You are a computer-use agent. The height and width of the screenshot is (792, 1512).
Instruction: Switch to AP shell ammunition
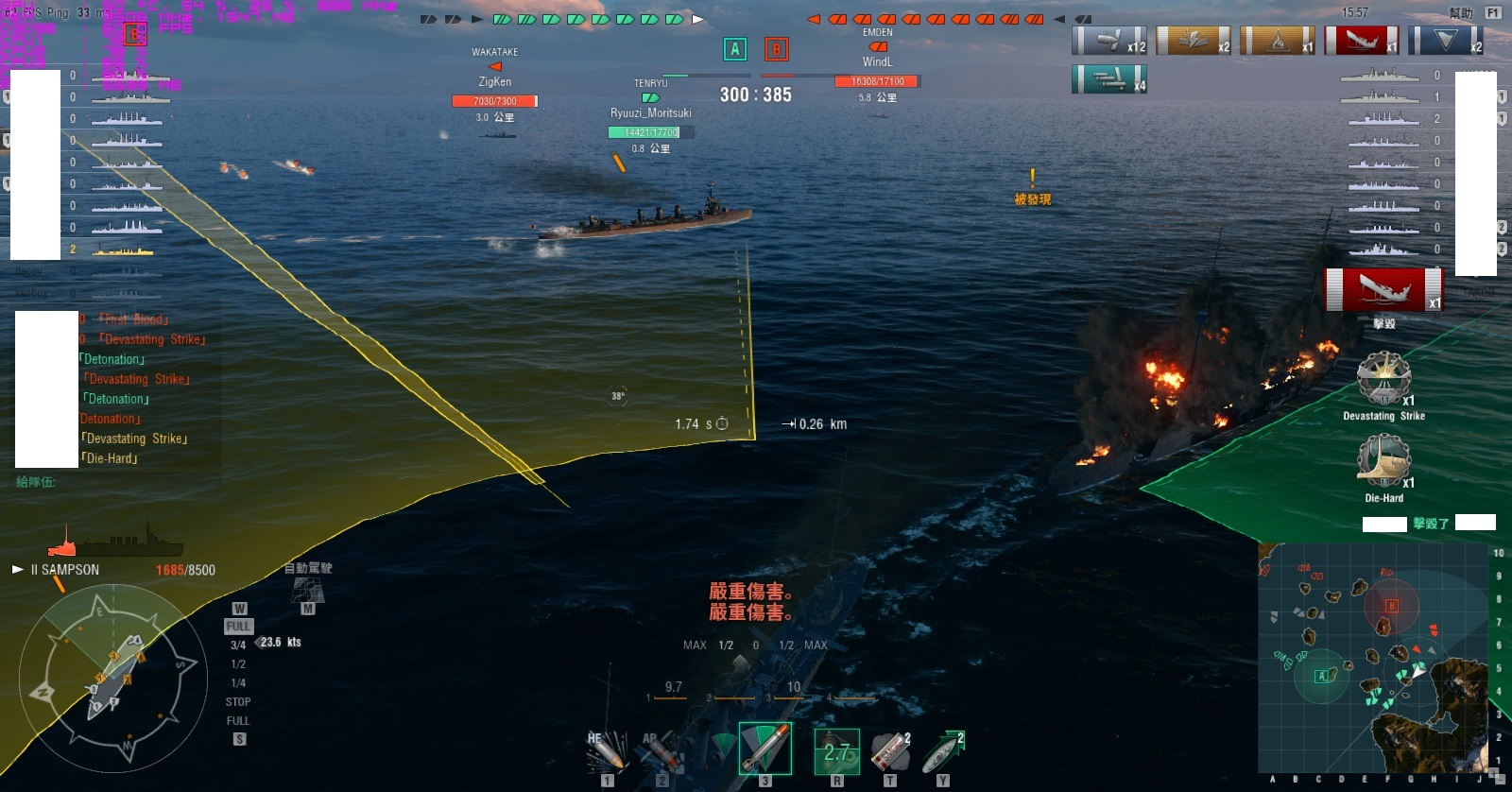click(x=661, y=751)
